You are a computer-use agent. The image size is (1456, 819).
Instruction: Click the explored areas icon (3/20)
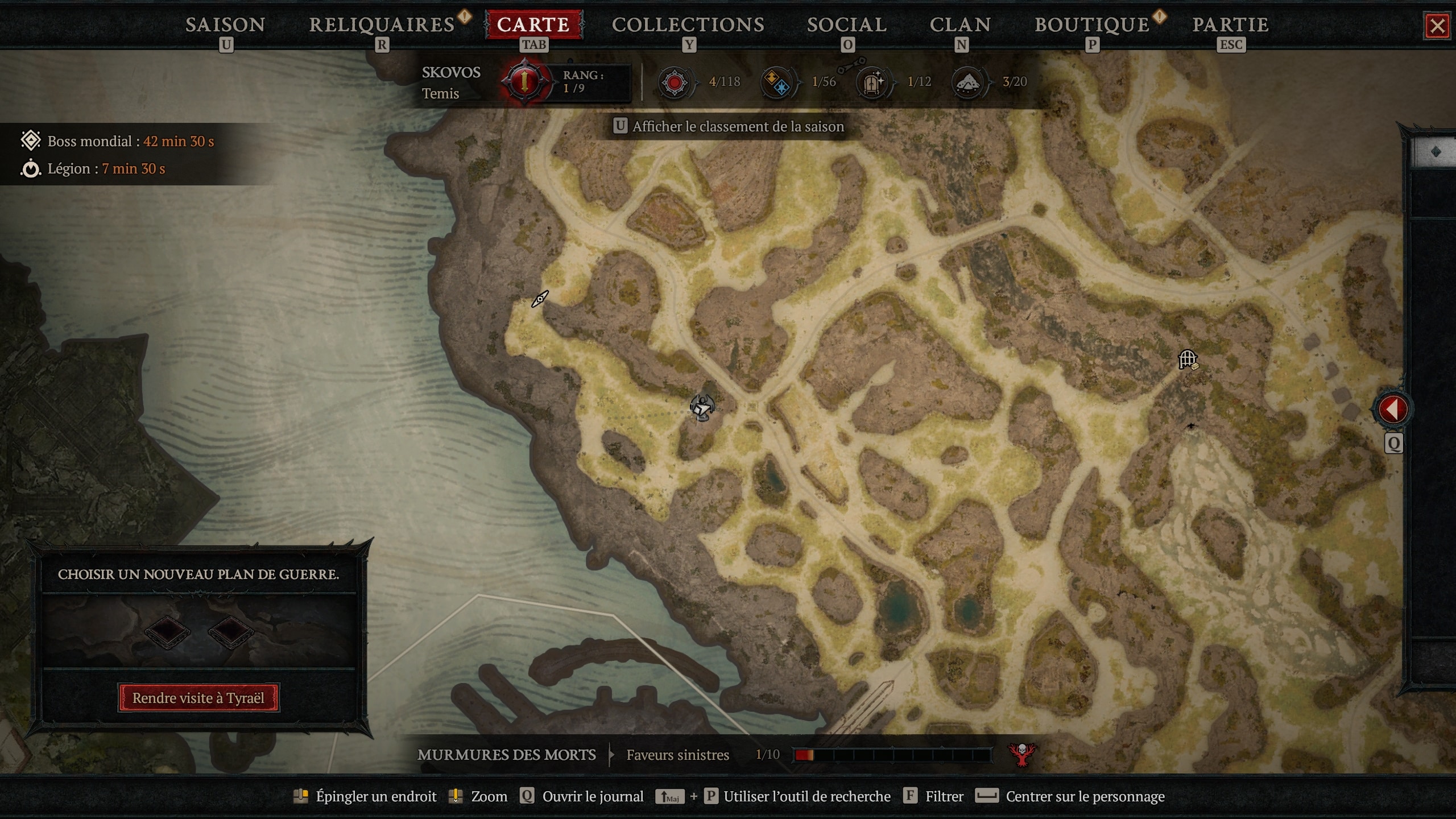pos(969,82)
